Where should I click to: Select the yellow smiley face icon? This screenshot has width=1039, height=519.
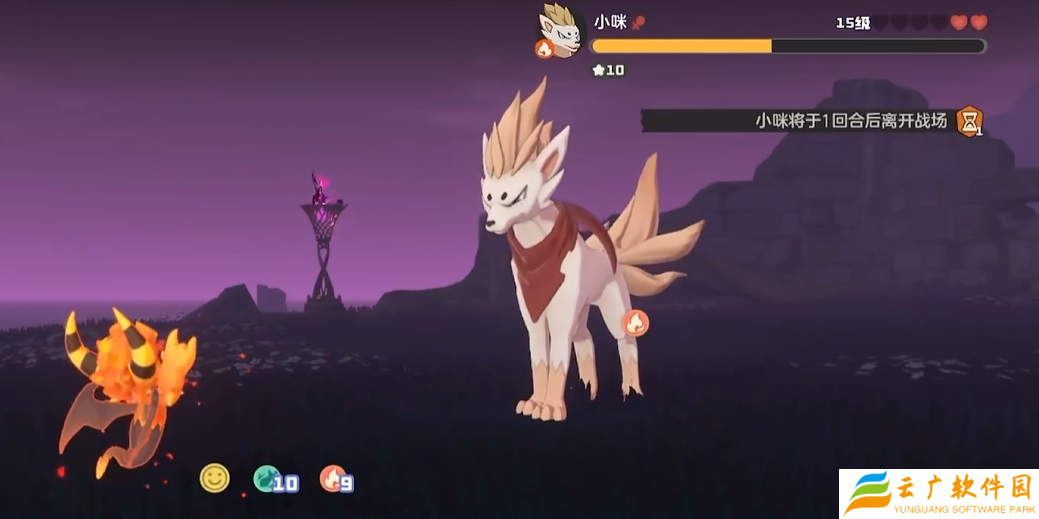point(214,478)
